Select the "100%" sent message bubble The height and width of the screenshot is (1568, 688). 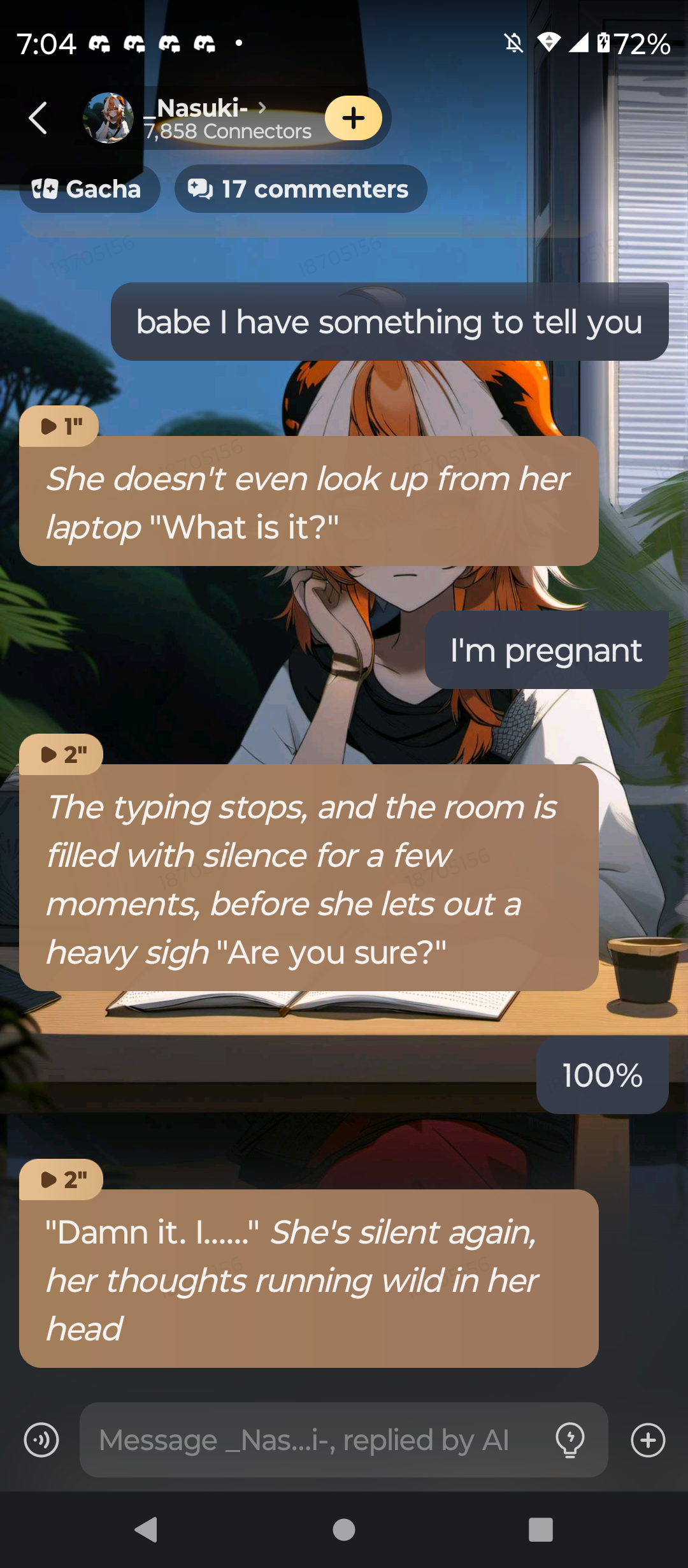602,1075
